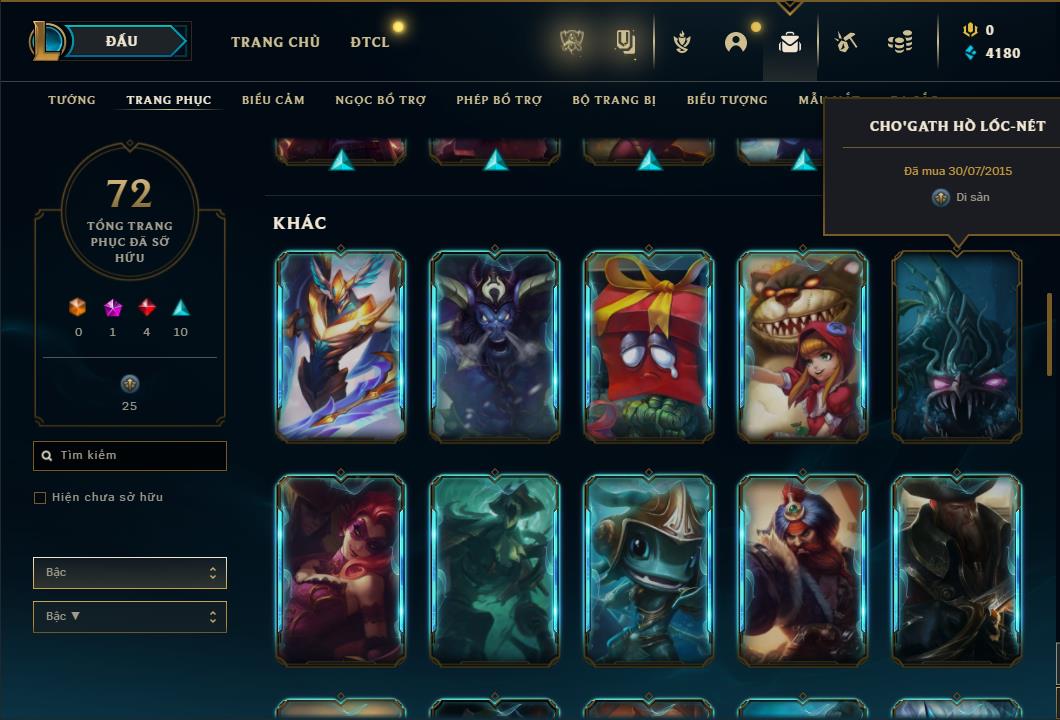Open the hammer crafting icon

tap(846, 42)
